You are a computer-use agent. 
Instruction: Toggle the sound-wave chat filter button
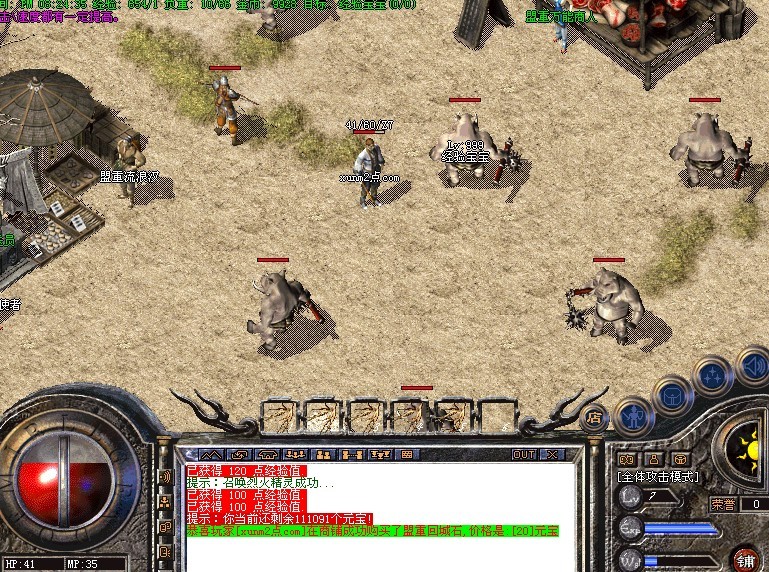click(x=165, y=477)
